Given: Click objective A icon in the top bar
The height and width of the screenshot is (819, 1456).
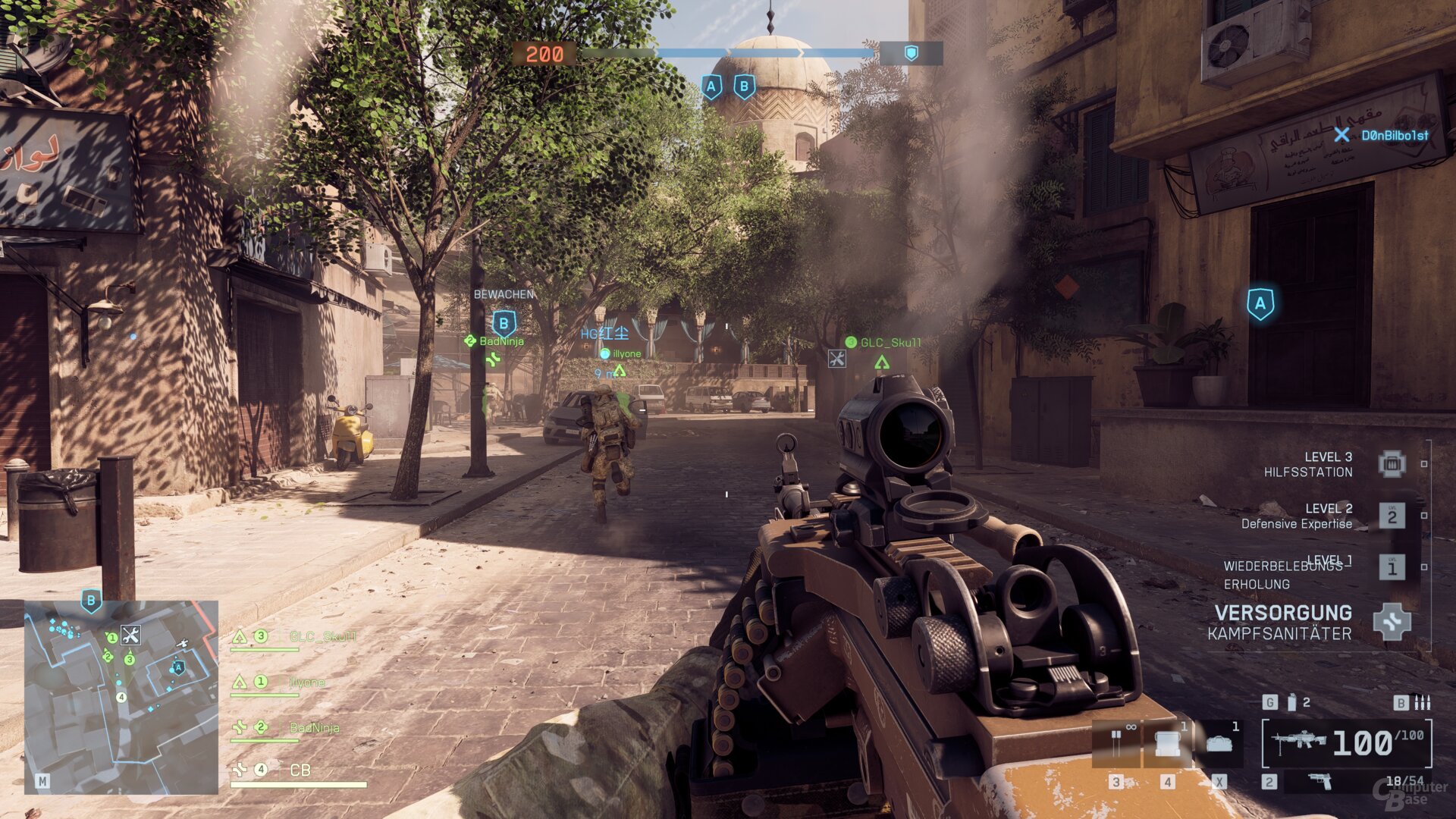Looking at the screenshot, I should 711,87.
